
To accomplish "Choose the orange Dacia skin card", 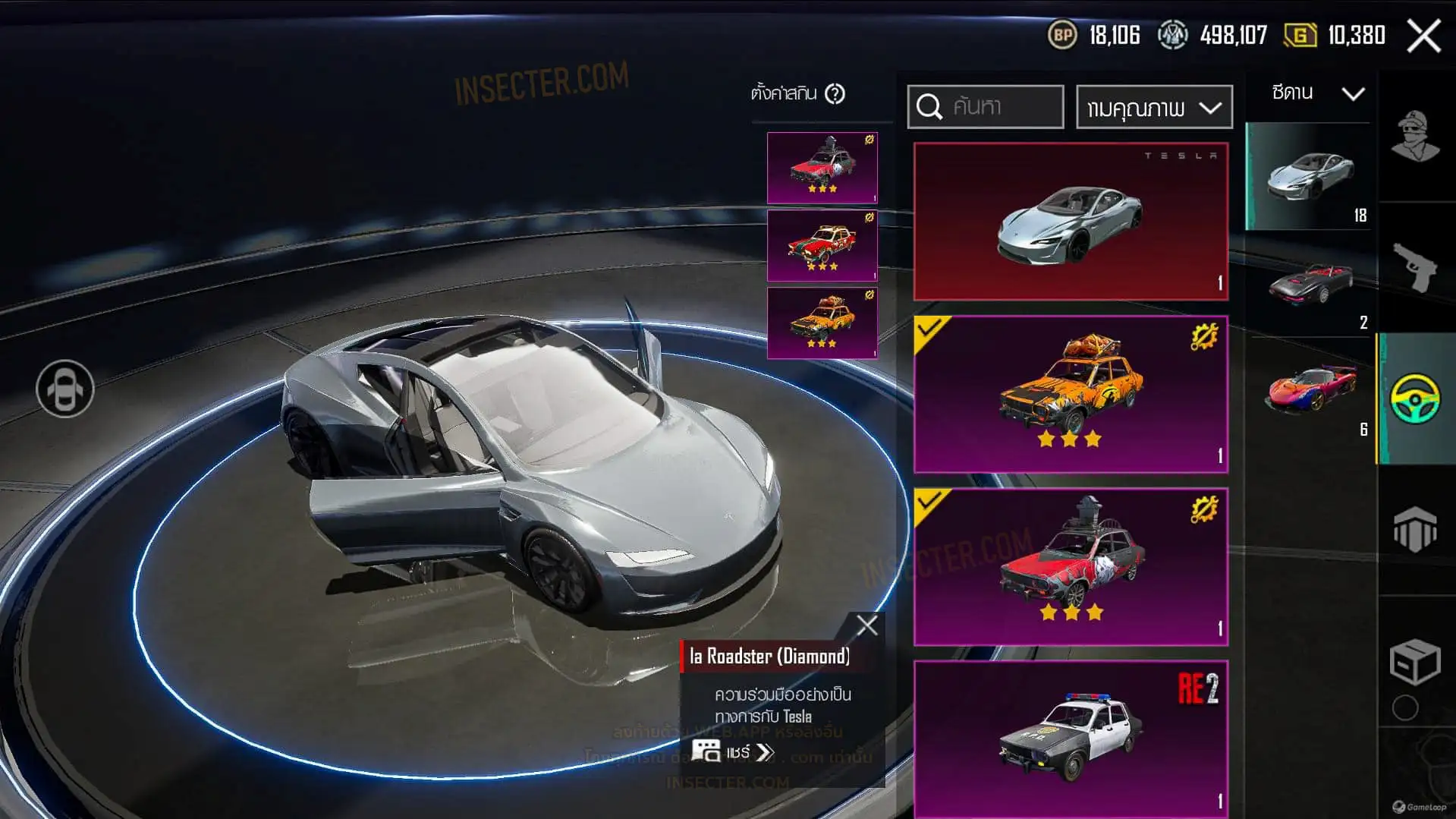I will pyautogui.click(x=1071, y=395).
